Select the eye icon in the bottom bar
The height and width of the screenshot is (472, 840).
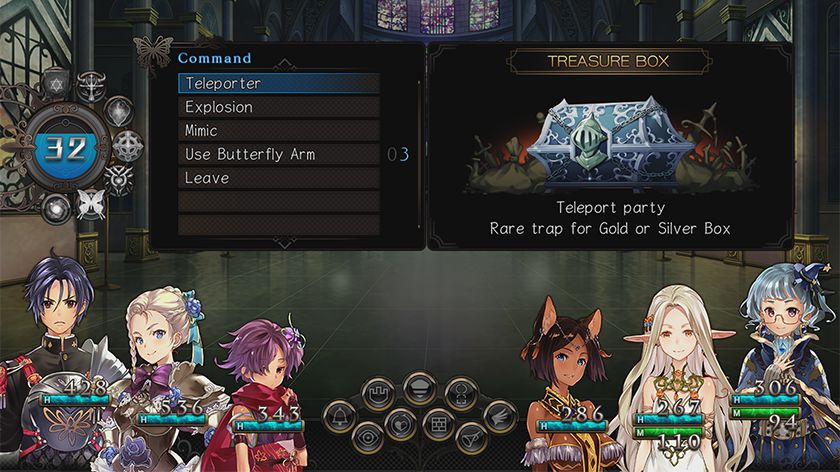coord(369,436)
